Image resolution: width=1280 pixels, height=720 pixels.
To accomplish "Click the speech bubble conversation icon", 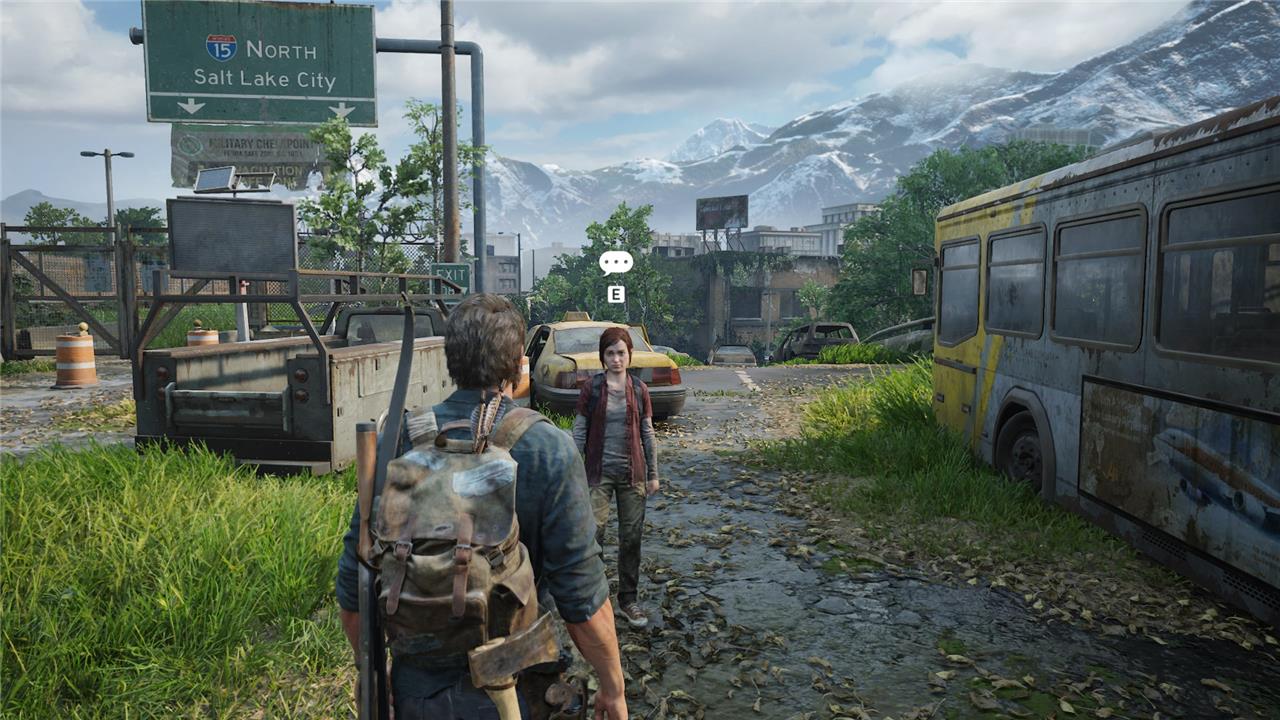I will pyautogui.click(x=616, y=263).
